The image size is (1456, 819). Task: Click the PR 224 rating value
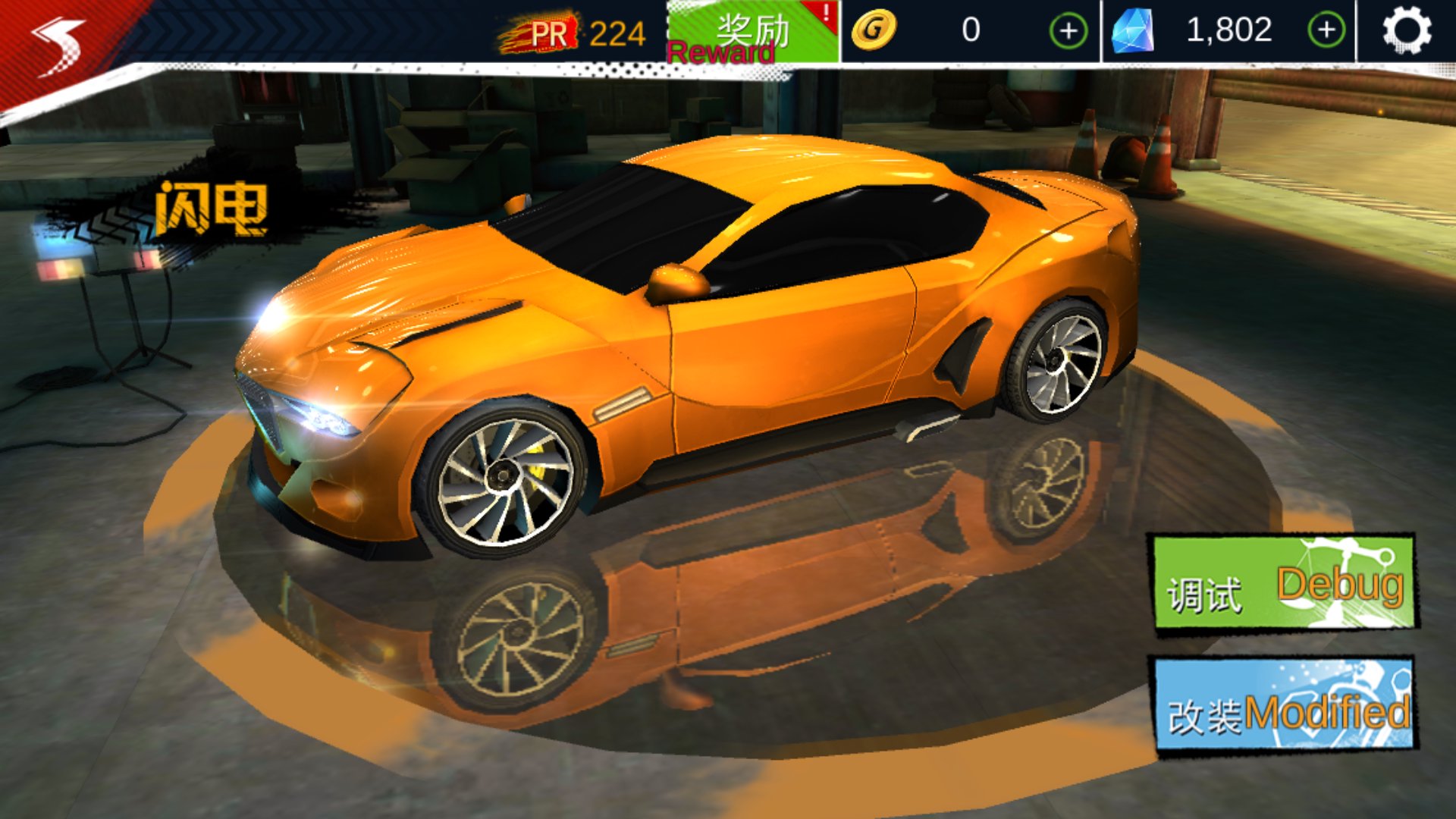618,32
